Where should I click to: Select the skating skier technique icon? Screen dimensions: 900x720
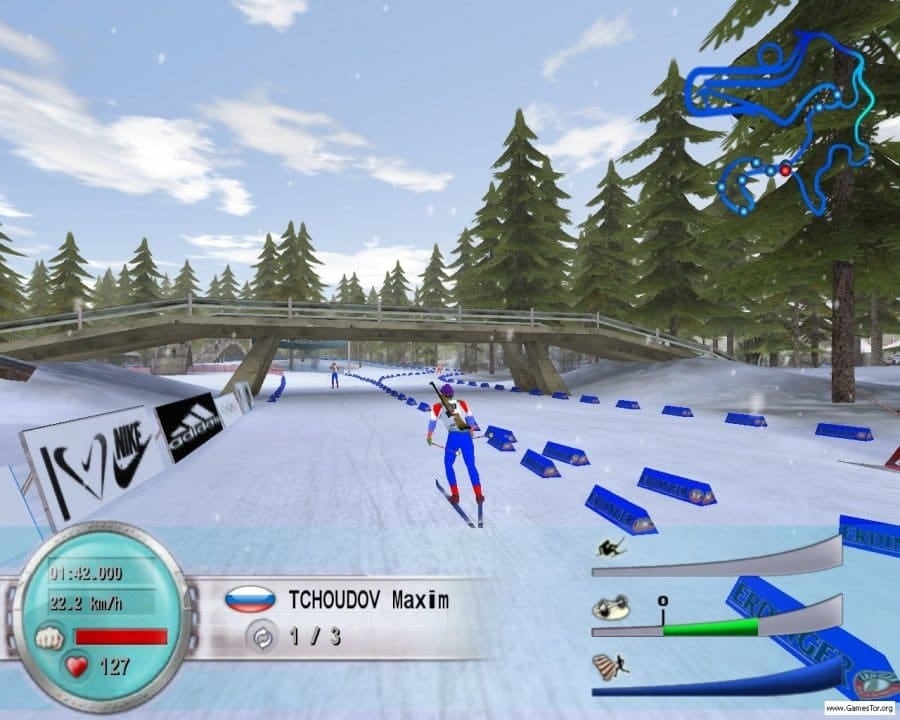[610, 608]
